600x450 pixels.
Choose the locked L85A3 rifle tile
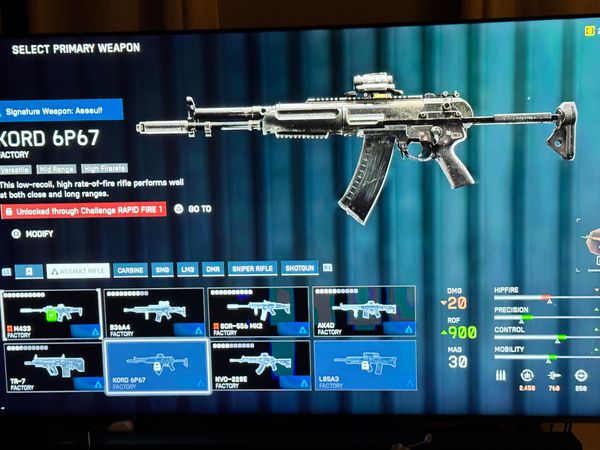[x=364, y=366]
